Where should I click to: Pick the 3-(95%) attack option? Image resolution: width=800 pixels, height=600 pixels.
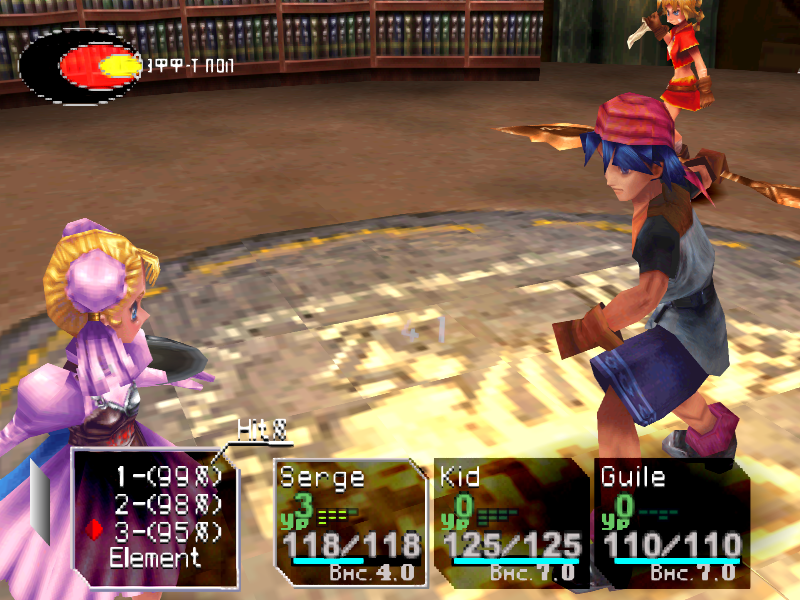[x=165, y=530]
